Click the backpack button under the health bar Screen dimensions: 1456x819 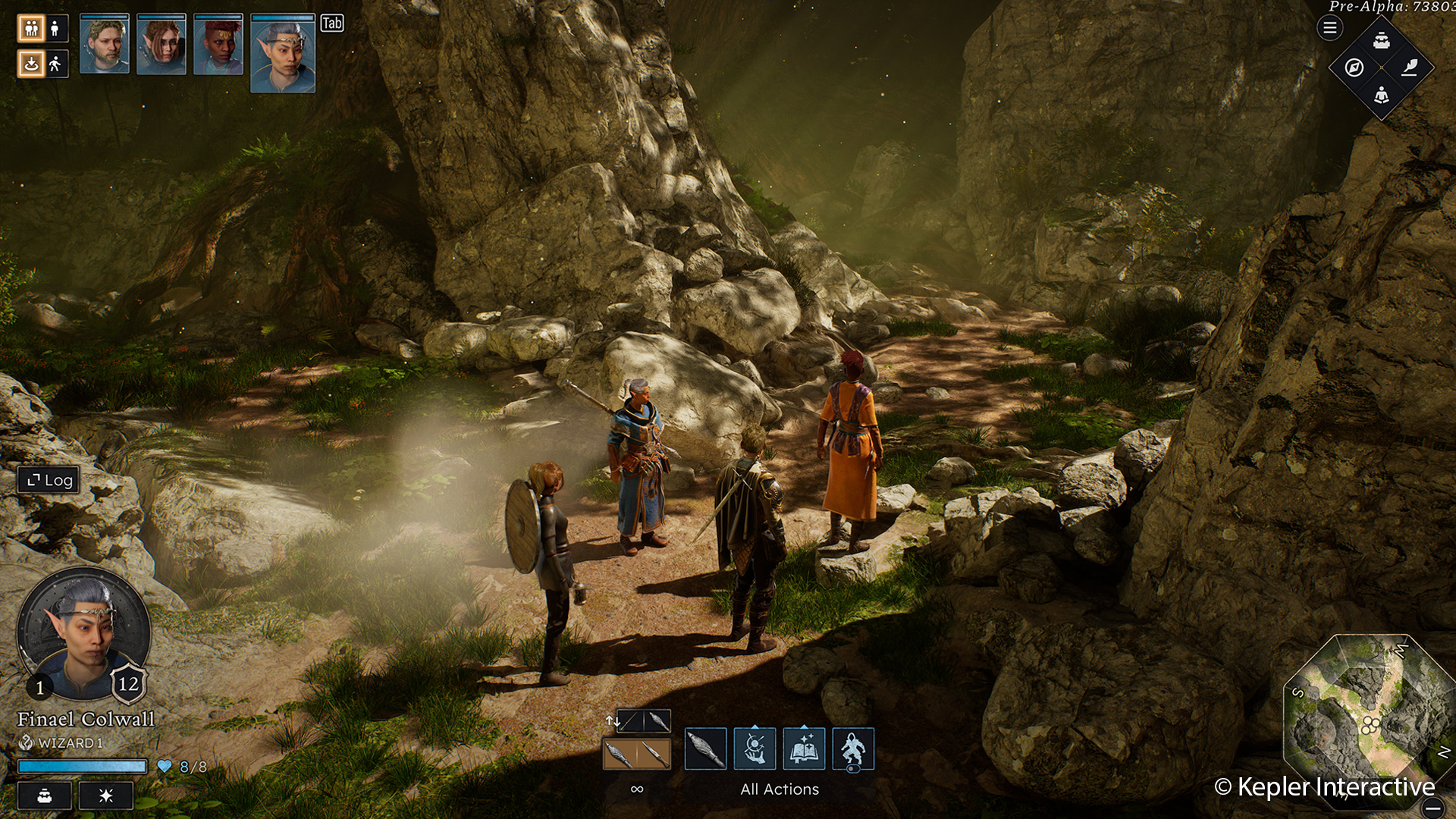45,795
